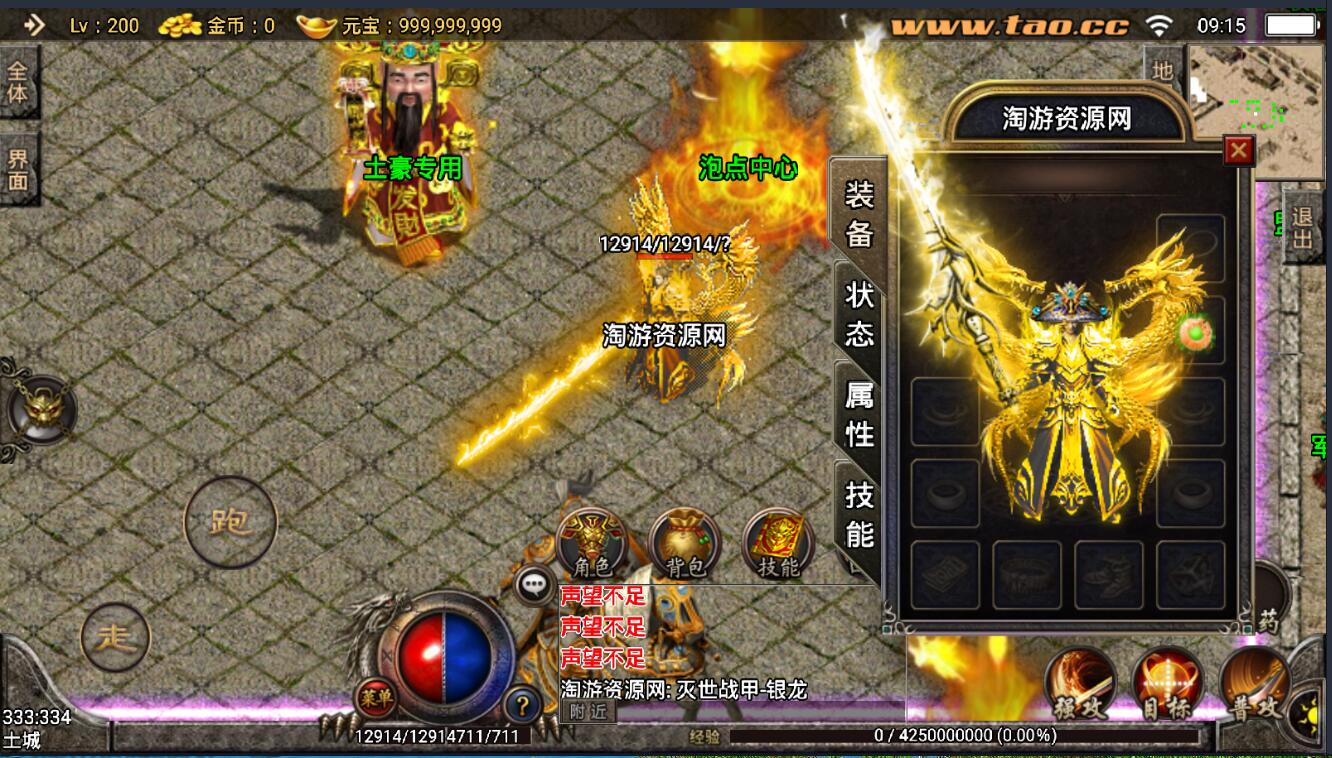Click the question mark help button
This screenshot has height=758, width=1332.
pyautogui.click(x=522, y=703)
